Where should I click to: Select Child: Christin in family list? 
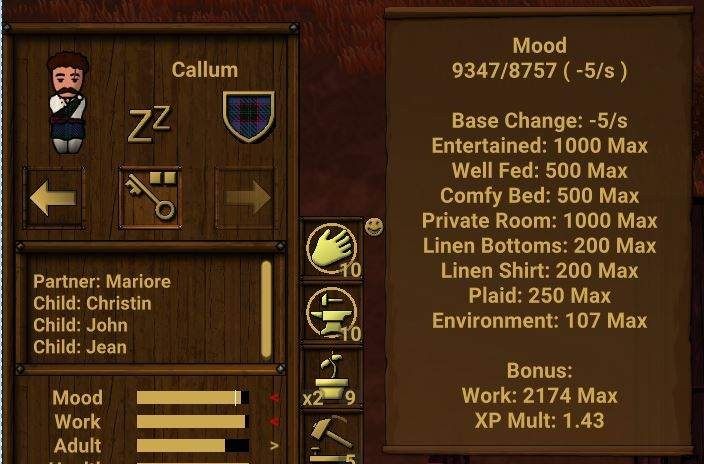coord(92,304)
